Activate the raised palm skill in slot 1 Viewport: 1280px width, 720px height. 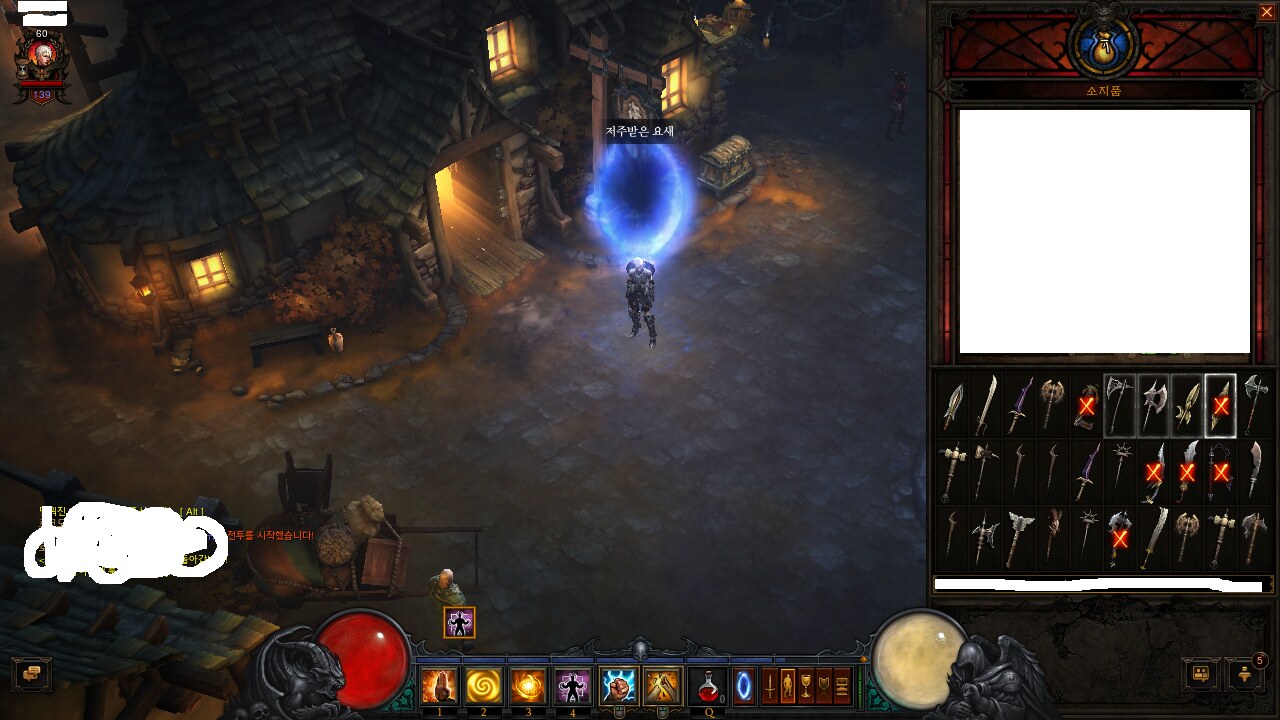pyautogui.click(x=440, y=686)
